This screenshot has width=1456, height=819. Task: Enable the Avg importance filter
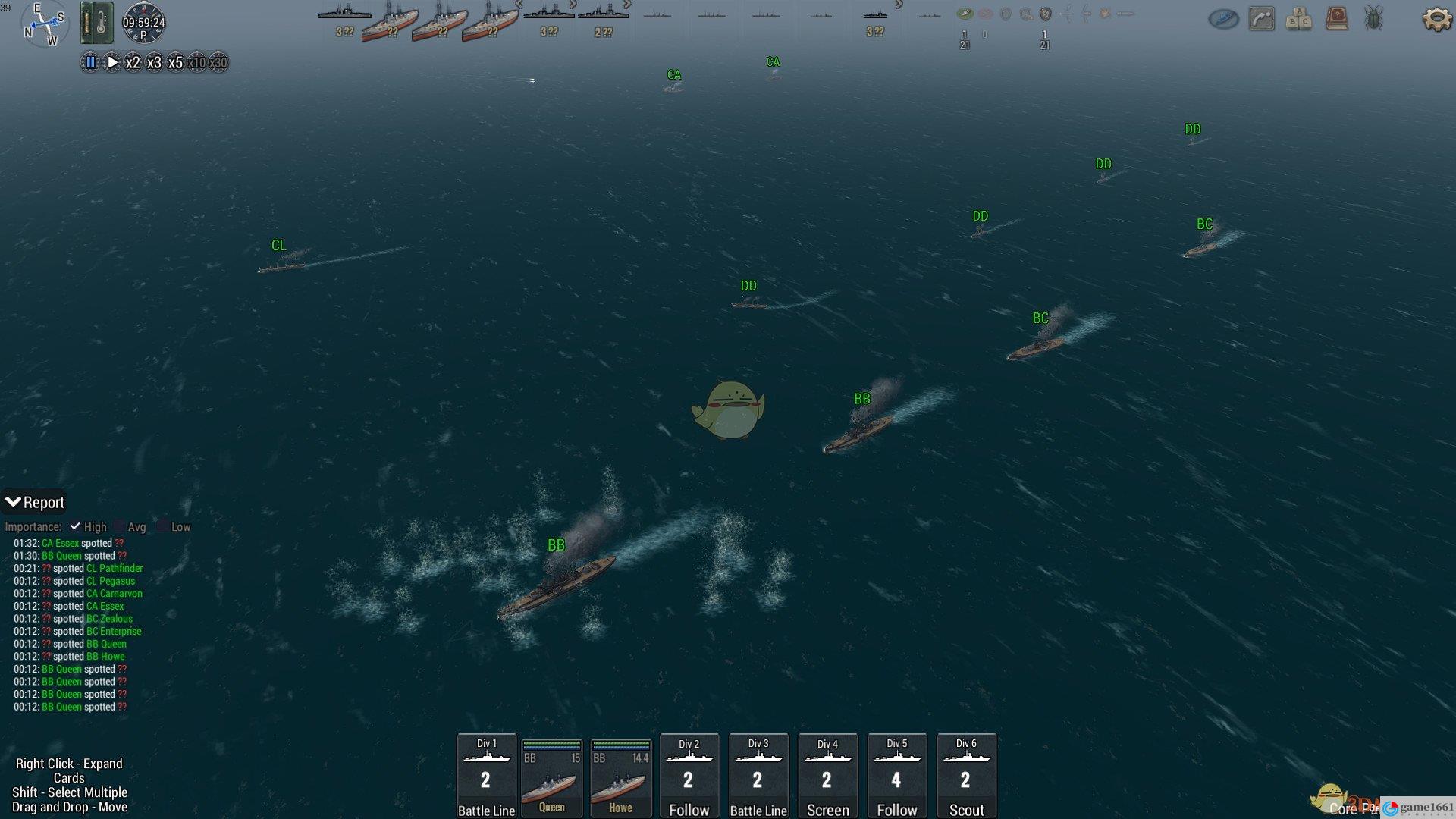pos(119,526)
